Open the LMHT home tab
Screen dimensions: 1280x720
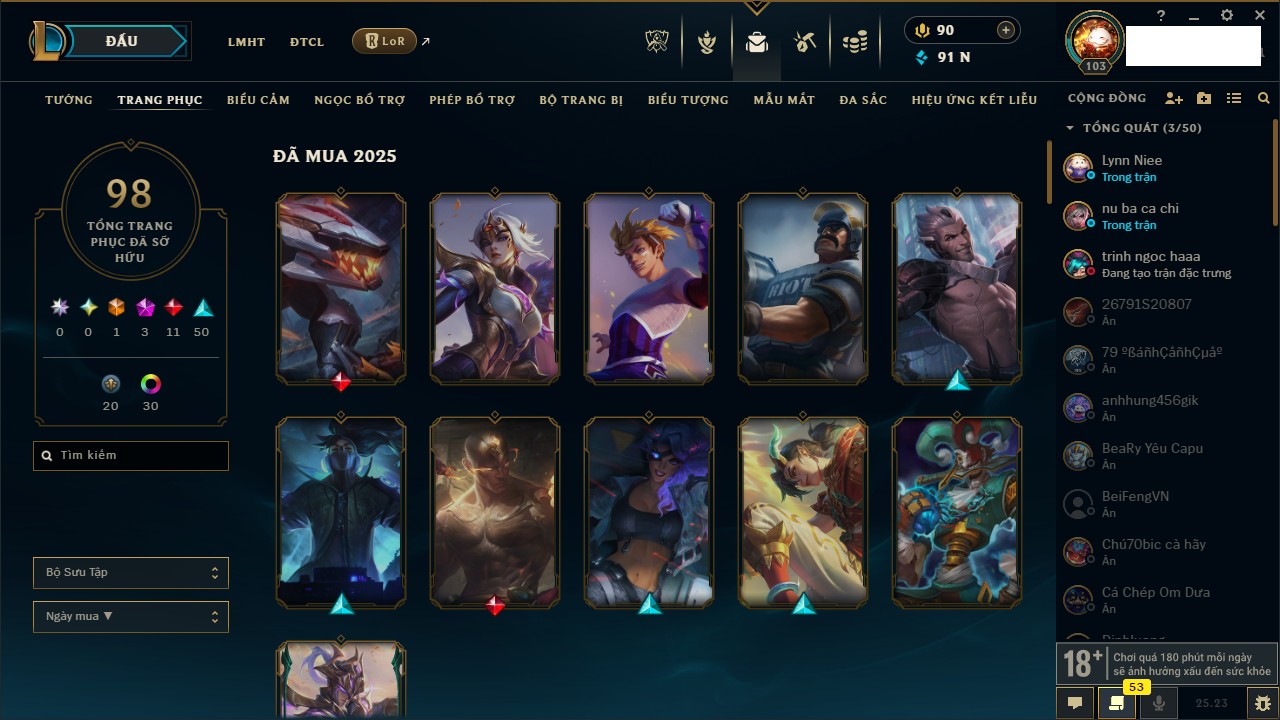(246, 42)
